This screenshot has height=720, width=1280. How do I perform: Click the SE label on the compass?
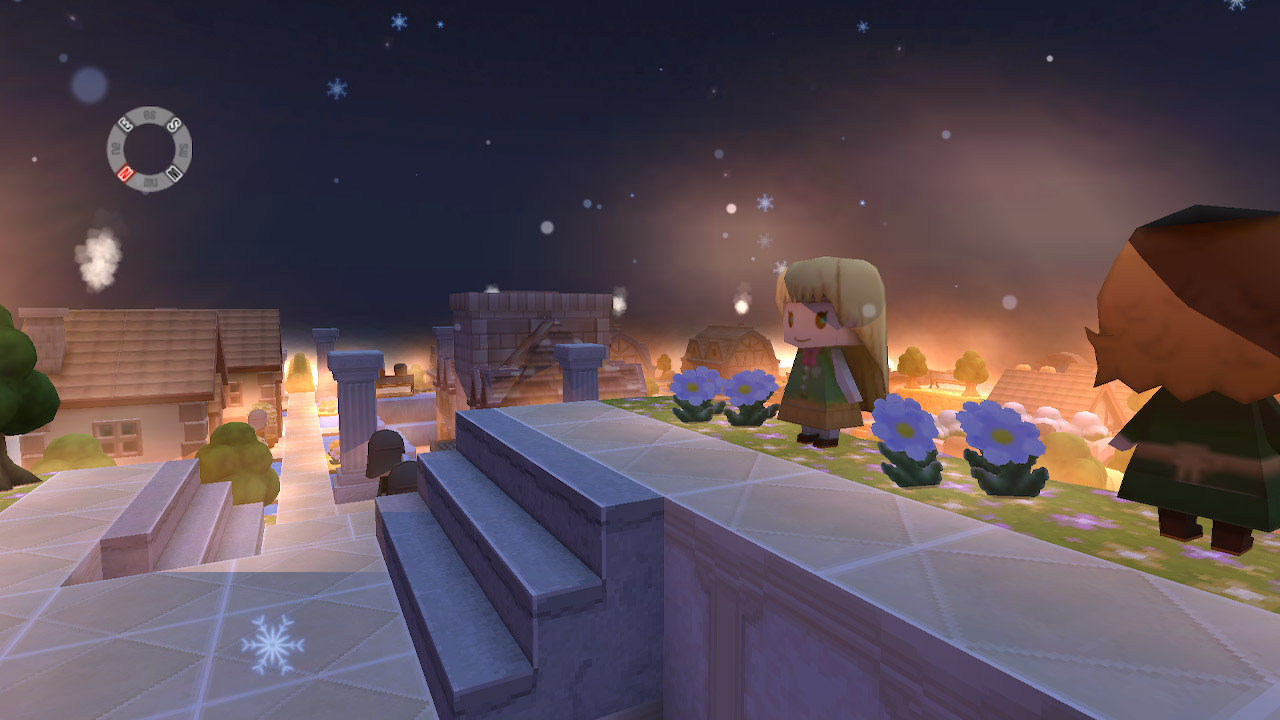(150, 113)
